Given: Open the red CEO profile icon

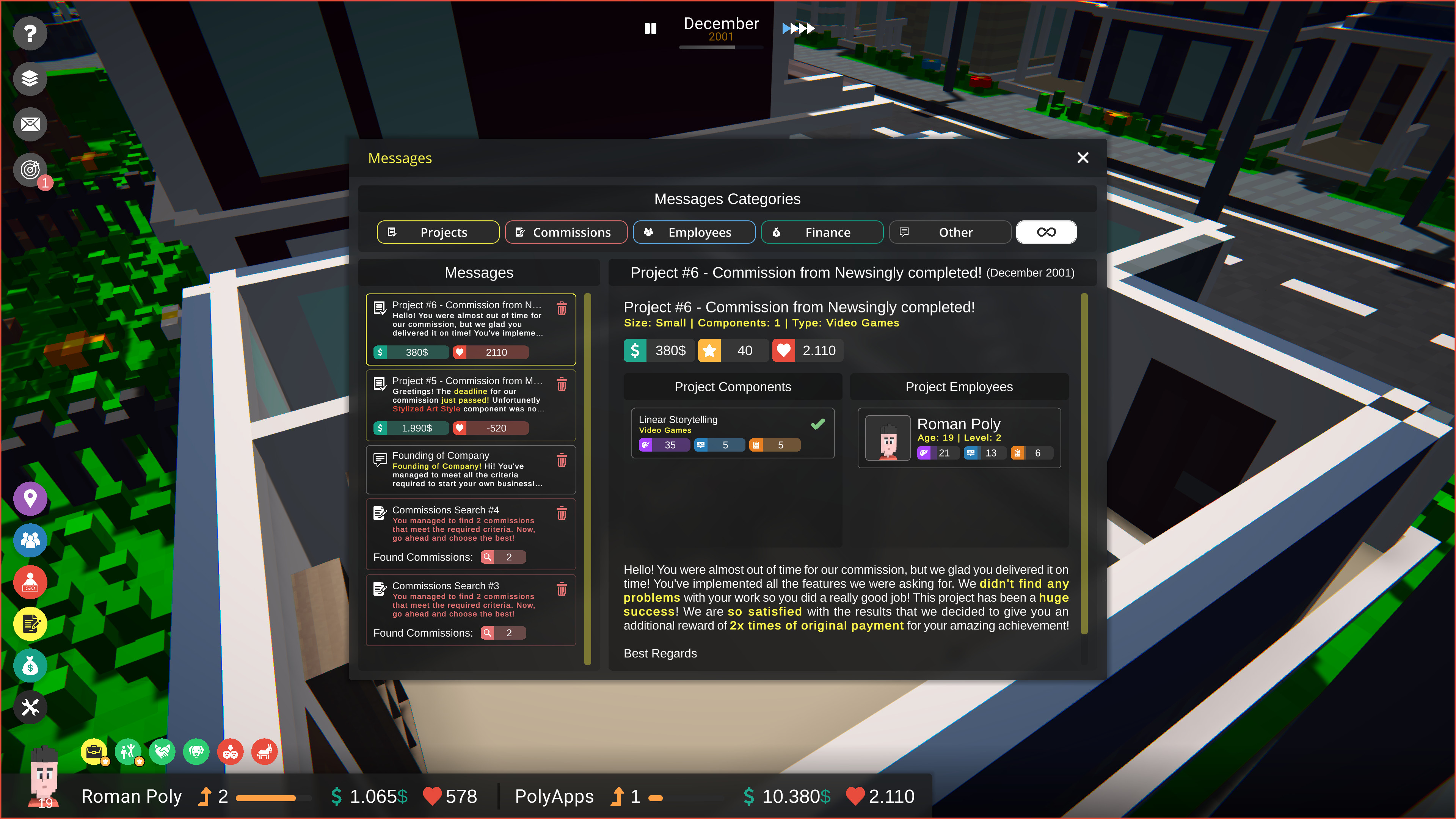Looking at the screenshot, I should 30,582.
